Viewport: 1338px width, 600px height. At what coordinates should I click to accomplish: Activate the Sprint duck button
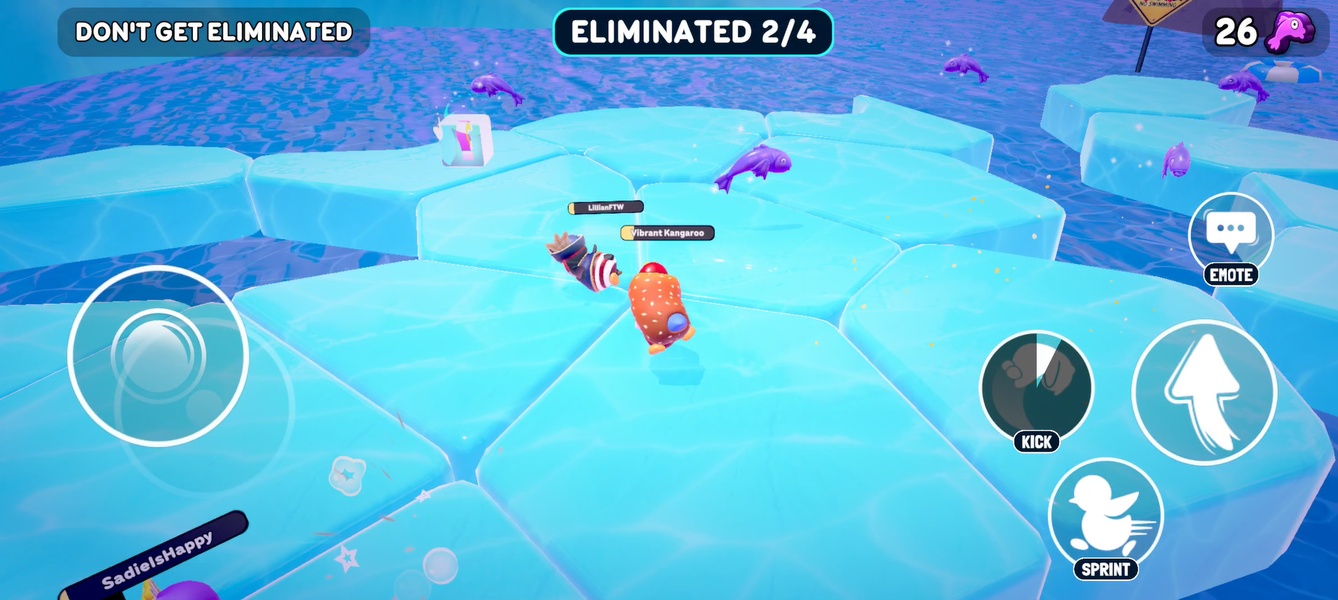tap(1105, 516)
